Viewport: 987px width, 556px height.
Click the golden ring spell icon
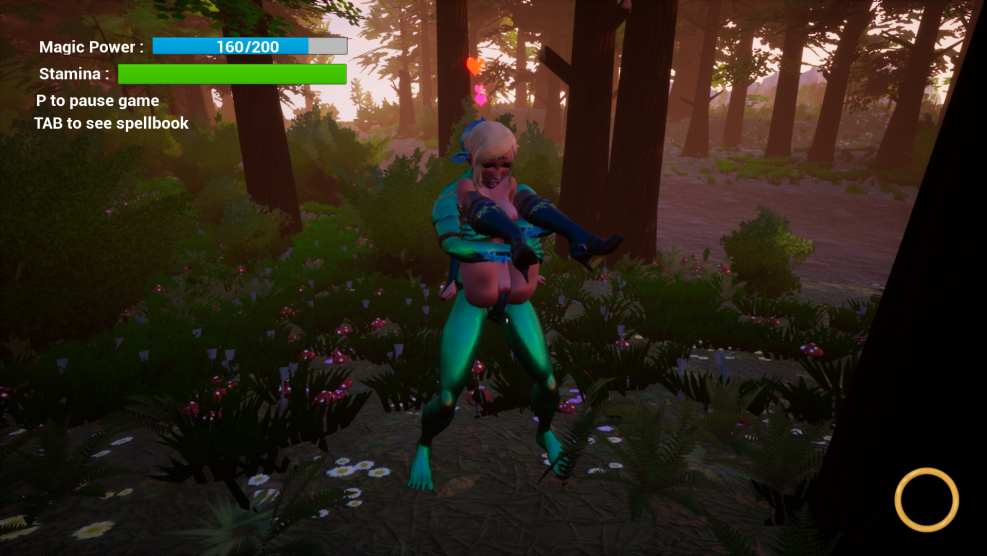(x=926, y=499)
